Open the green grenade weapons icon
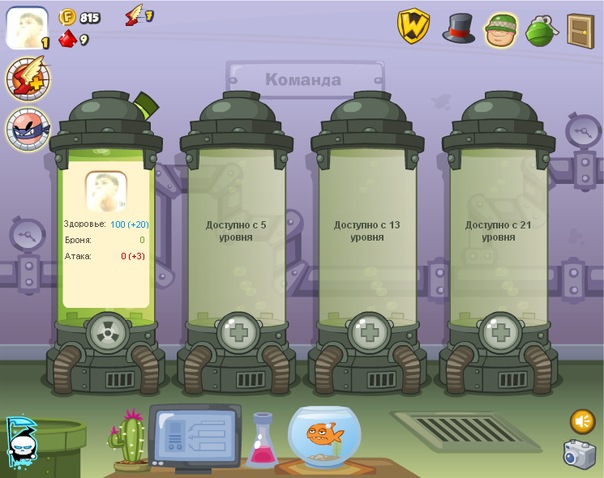 click(540, 29)
